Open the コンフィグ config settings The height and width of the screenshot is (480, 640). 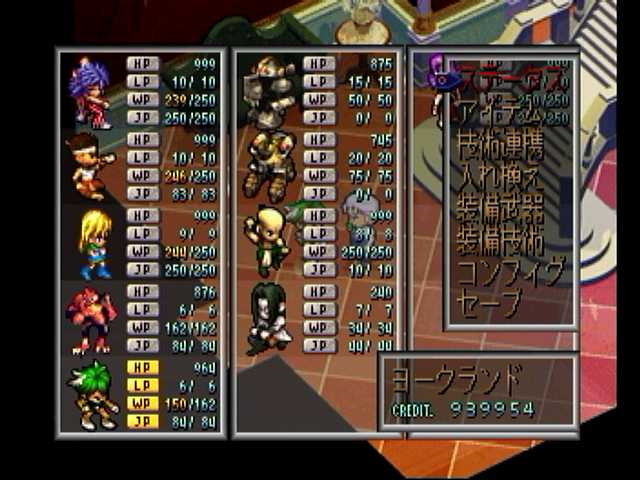click(510, 270)
